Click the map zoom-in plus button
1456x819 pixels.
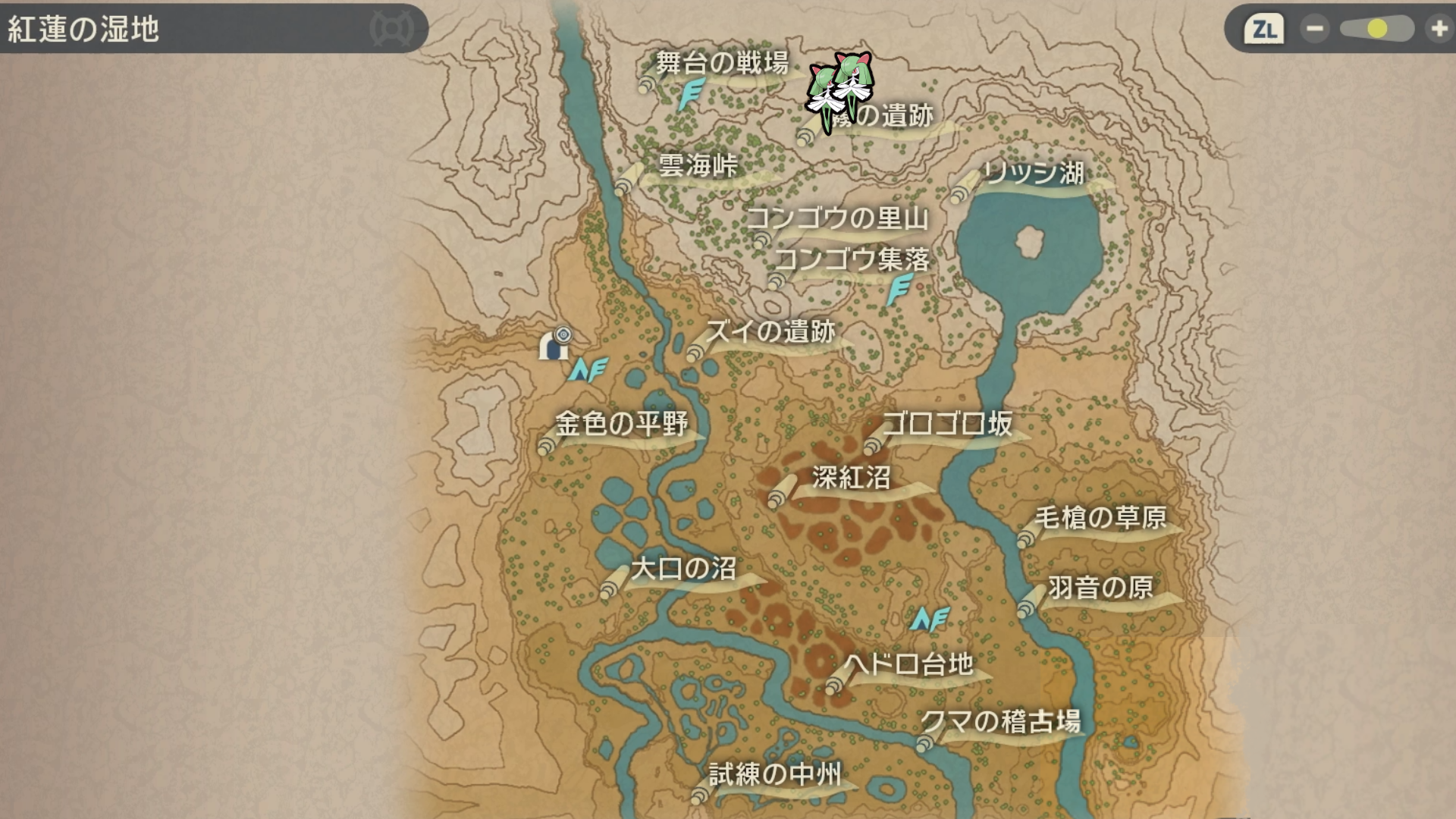[1439, 30]
